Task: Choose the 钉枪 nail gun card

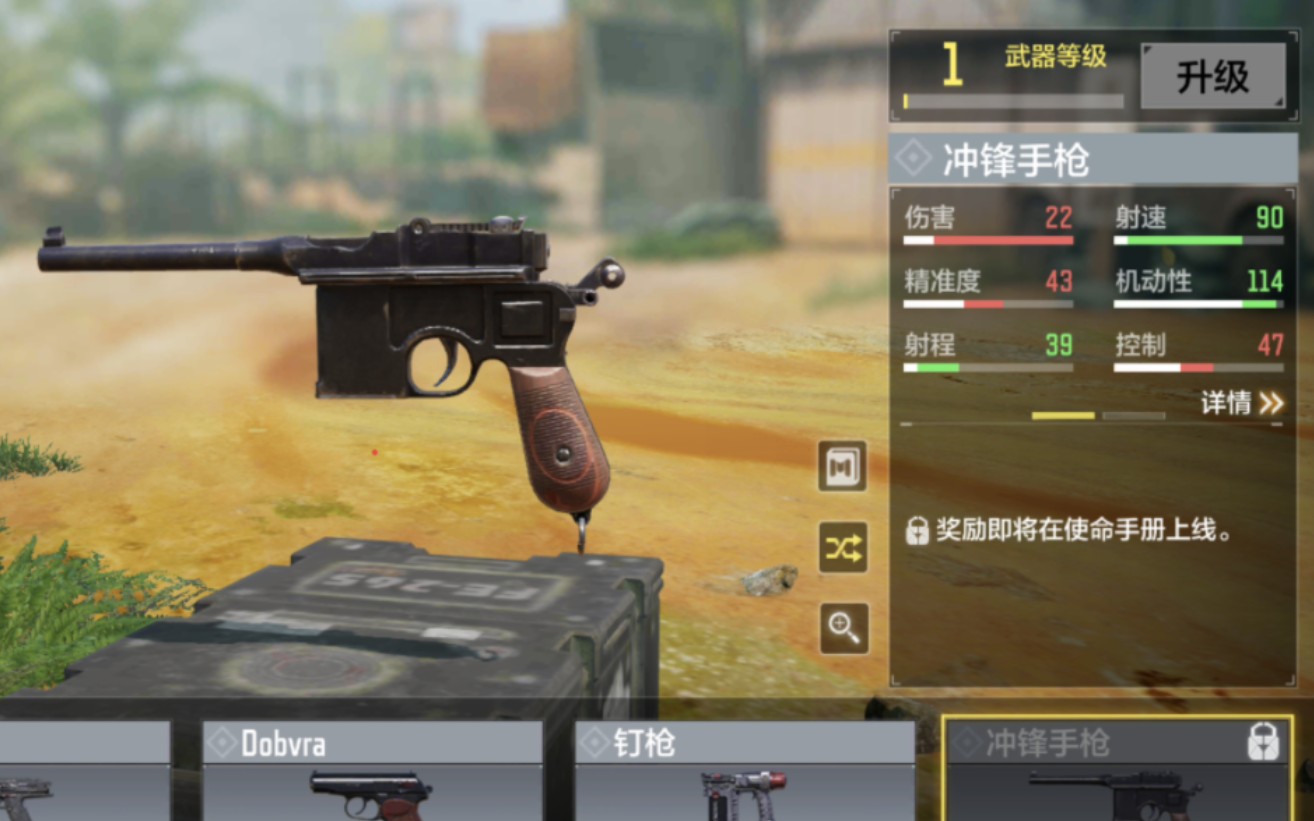Action: click(x=744, y=771)
